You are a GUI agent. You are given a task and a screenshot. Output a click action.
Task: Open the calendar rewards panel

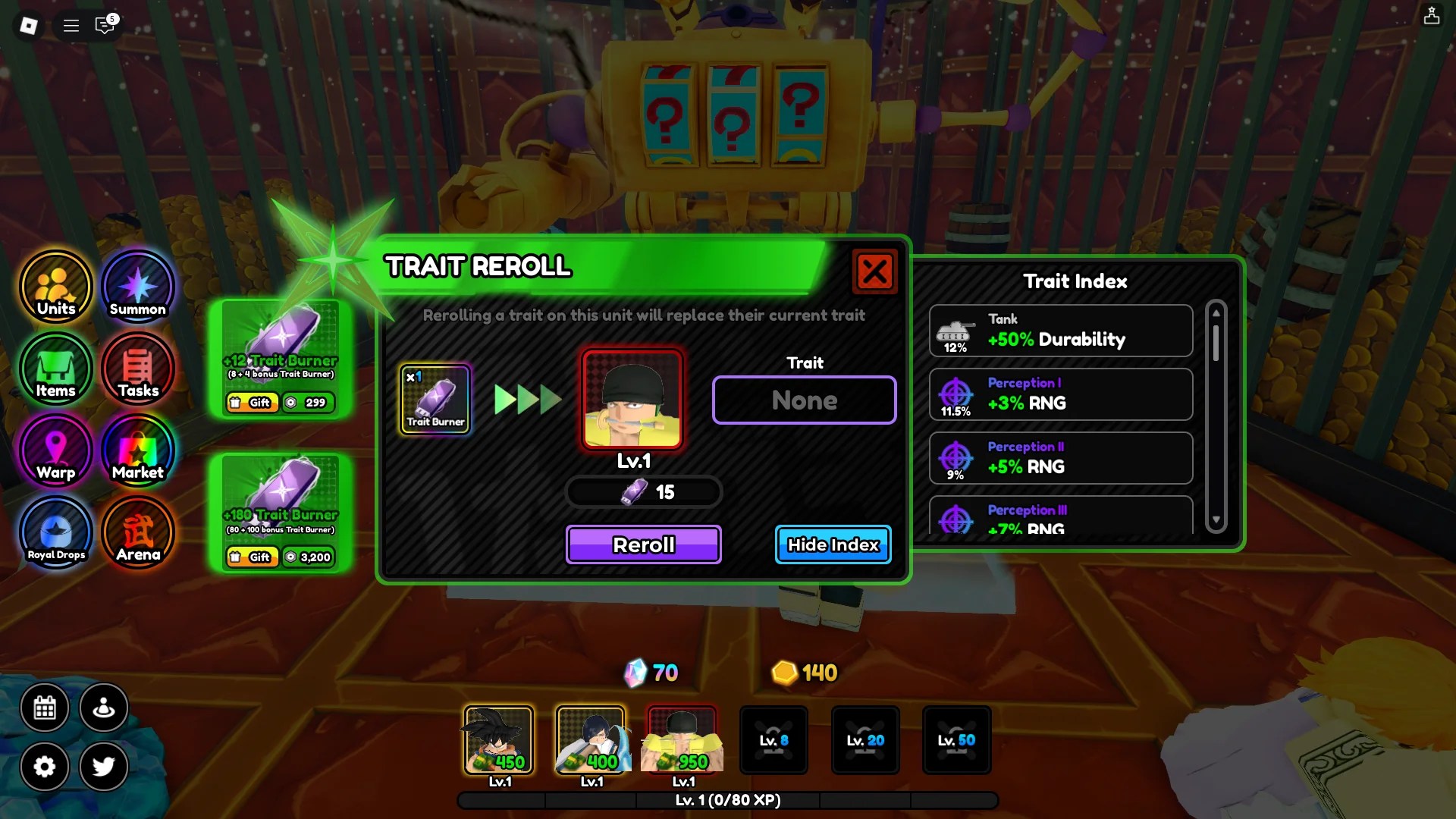[45, 708]
